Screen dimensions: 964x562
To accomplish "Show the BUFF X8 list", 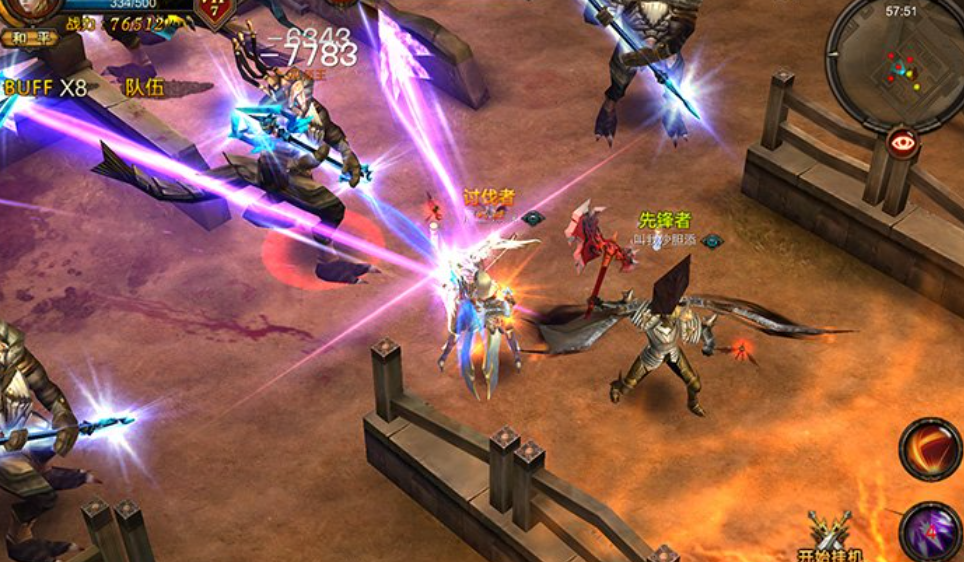I will click(46, 87).
